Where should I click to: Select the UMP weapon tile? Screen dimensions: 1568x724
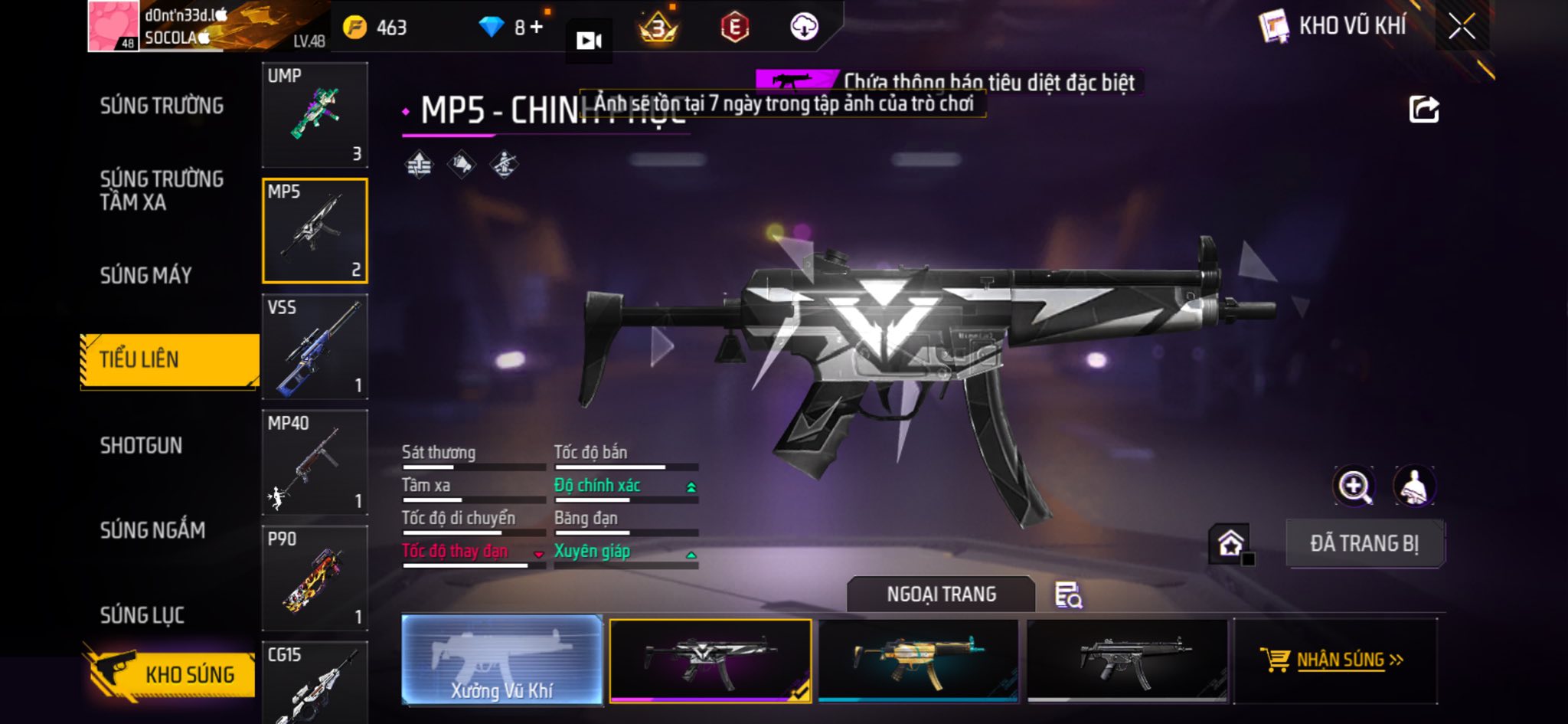[x=315, y=115]
